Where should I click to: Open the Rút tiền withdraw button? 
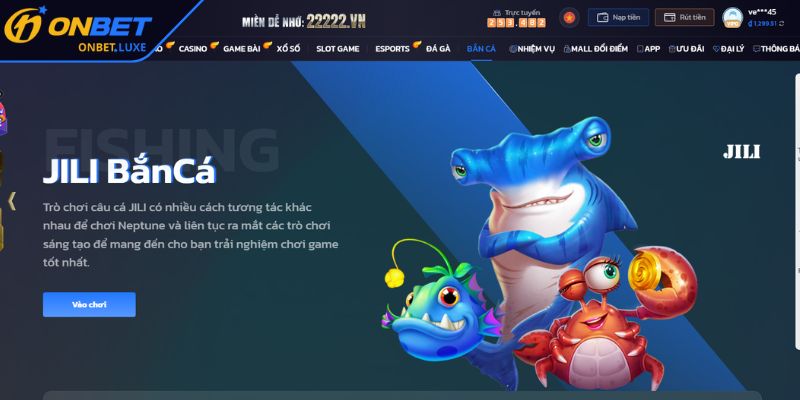(684, 17)
